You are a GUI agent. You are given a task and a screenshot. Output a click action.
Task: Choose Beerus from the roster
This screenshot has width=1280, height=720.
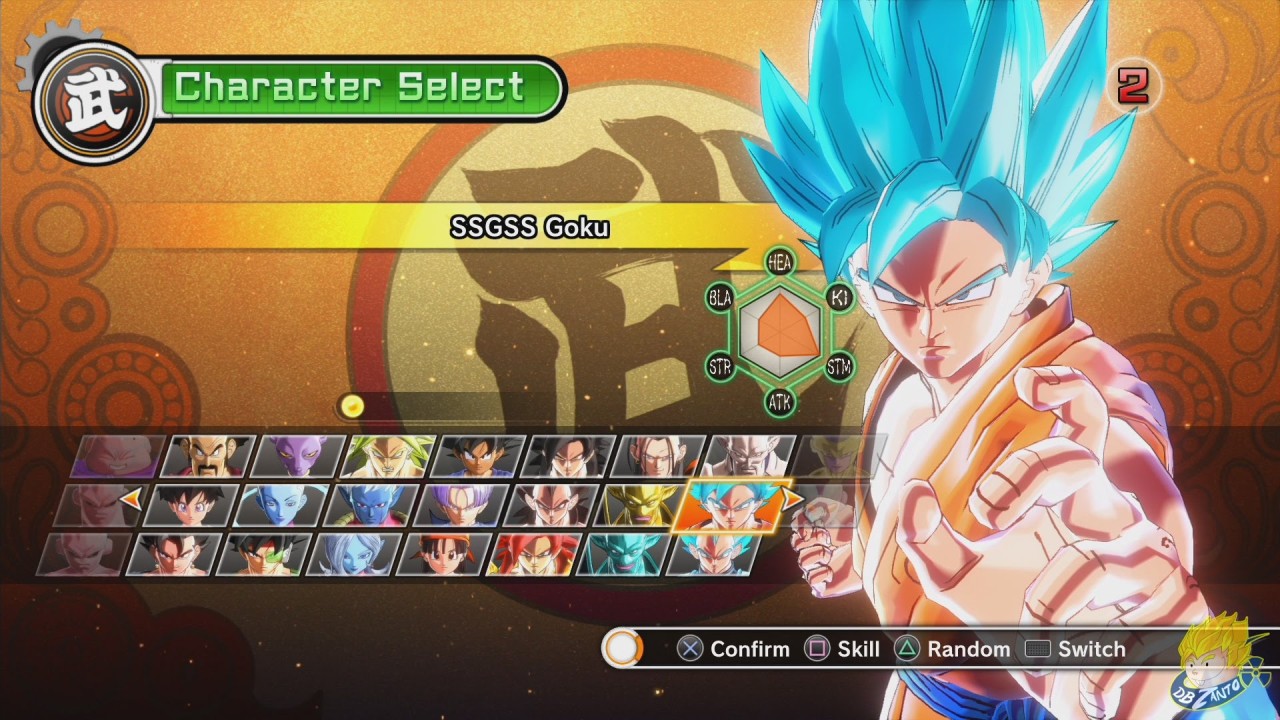pos(297,456)
